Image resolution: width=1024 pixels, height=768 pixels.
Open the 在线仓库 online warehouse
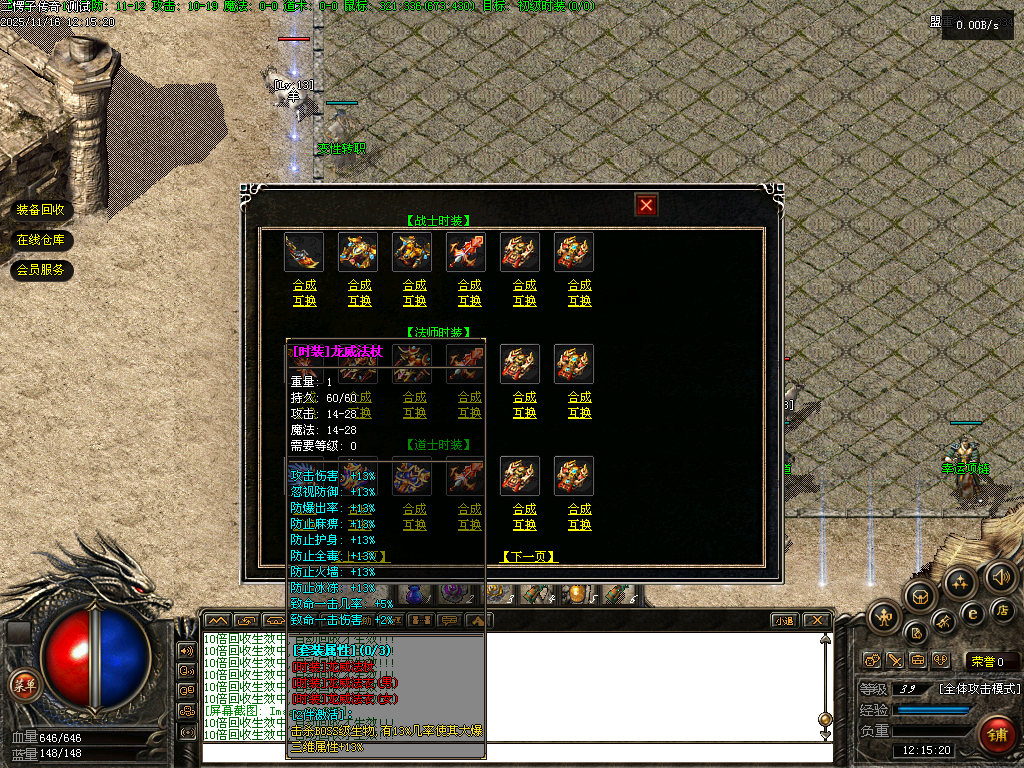(x=41, y=240)
